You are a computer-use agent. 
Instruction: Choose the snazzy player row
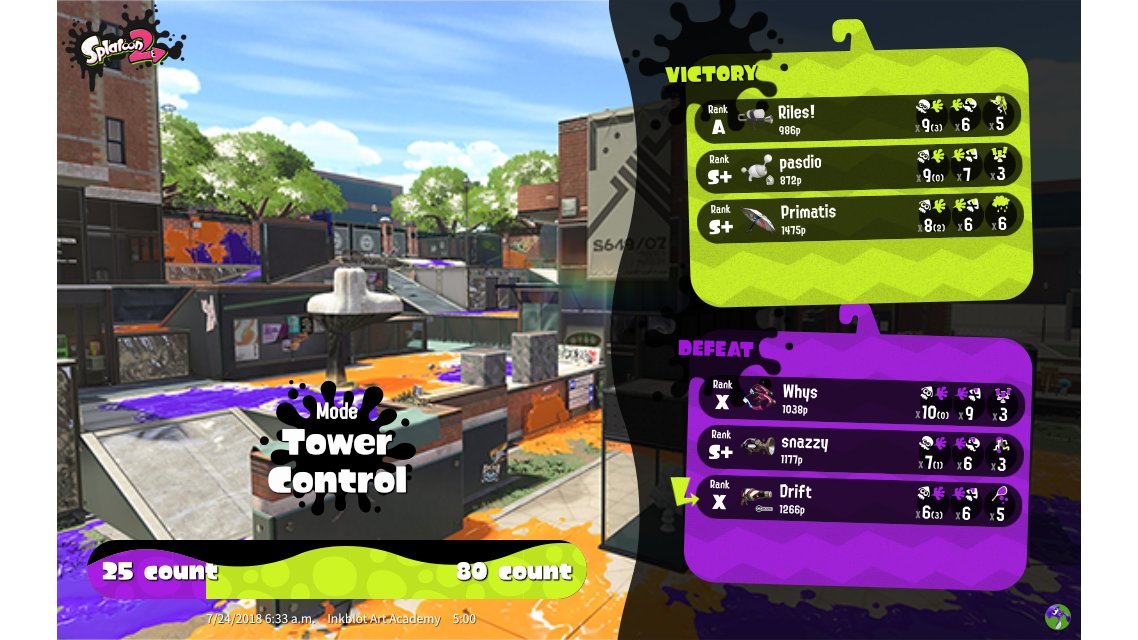857,451
